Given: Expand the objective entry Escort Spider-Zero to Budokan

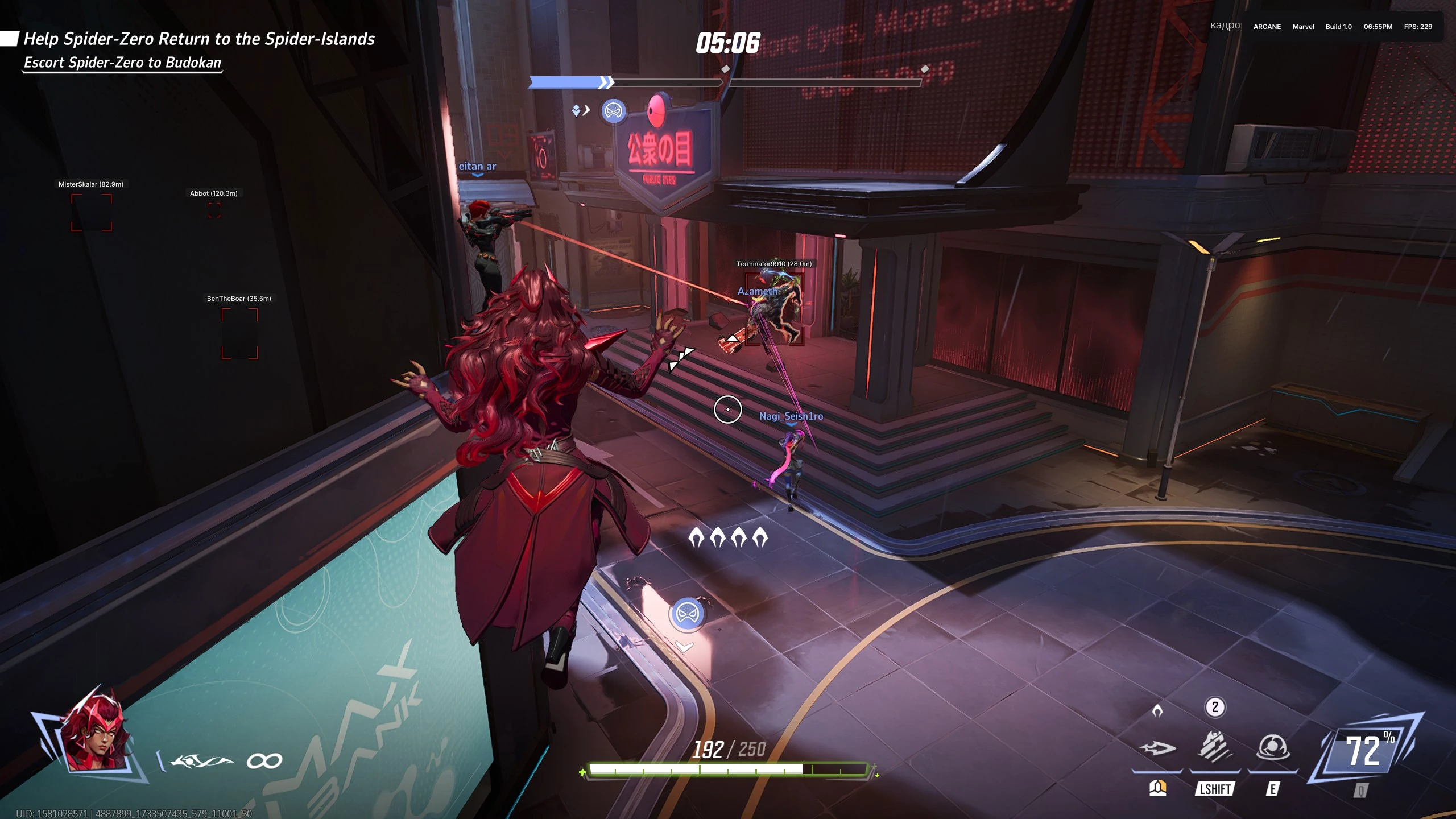Looking at the screenshot, I should (x=123, y=63).
